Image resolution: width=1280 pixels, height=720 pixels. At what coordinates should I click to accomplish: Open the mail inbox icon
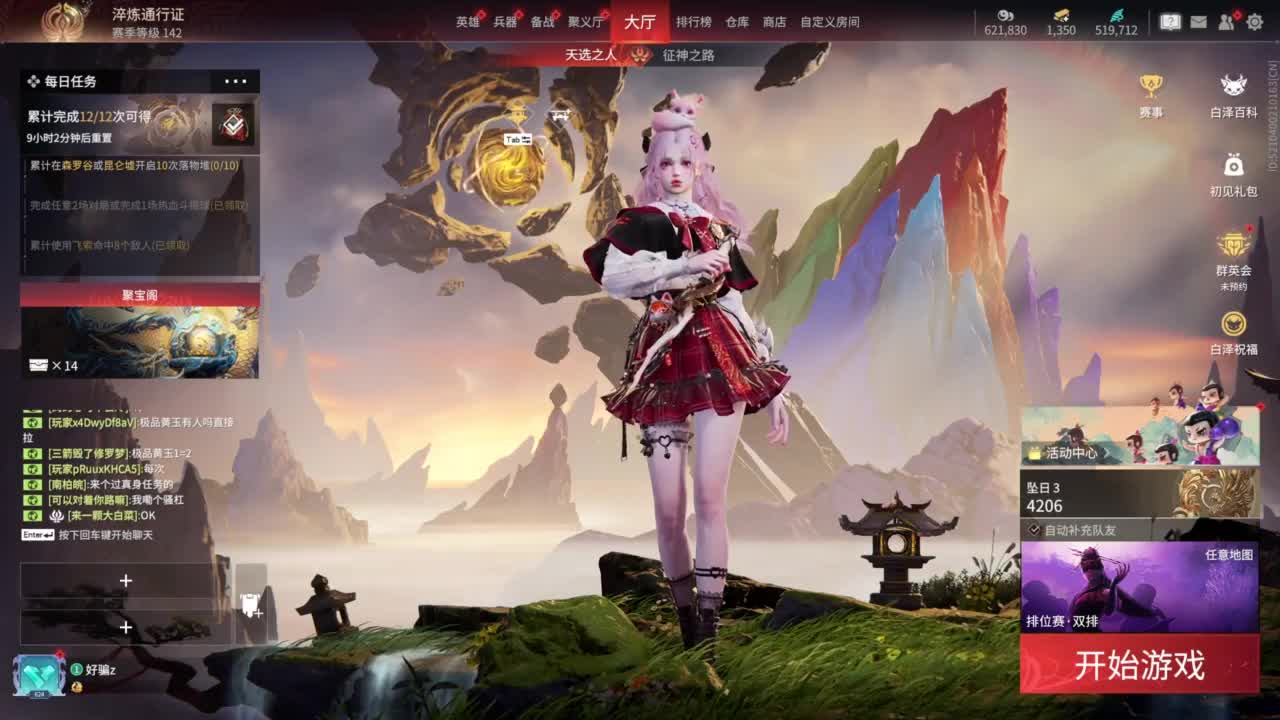point(1199,20)
